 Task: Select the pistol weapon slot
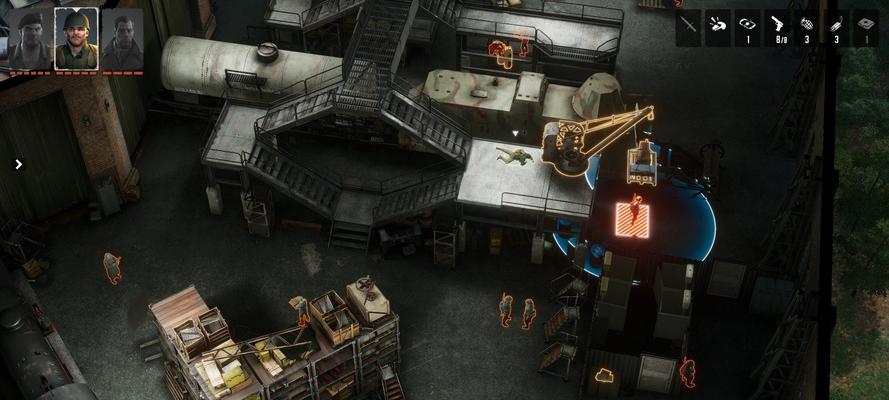coord(777,26)
